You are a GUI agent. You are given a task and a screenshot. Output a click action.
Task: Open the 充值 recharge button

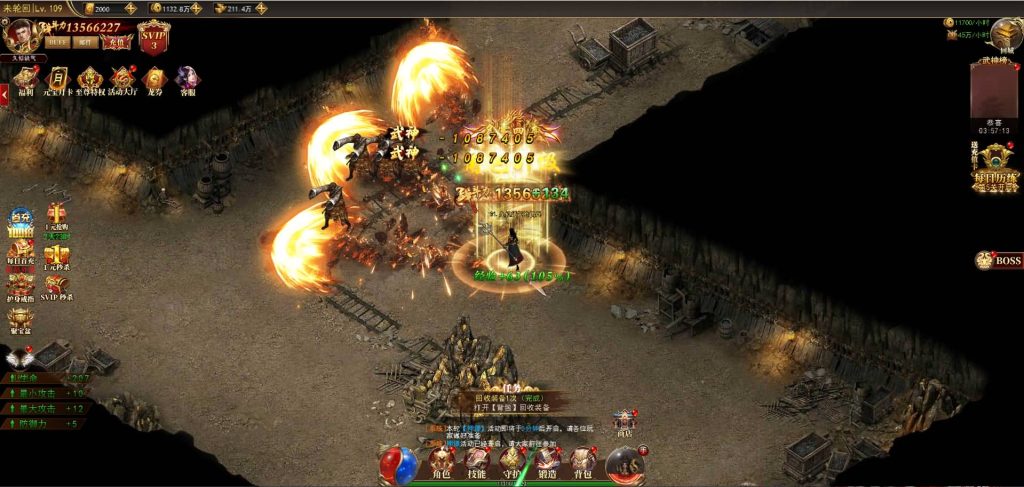click(118, 42)
